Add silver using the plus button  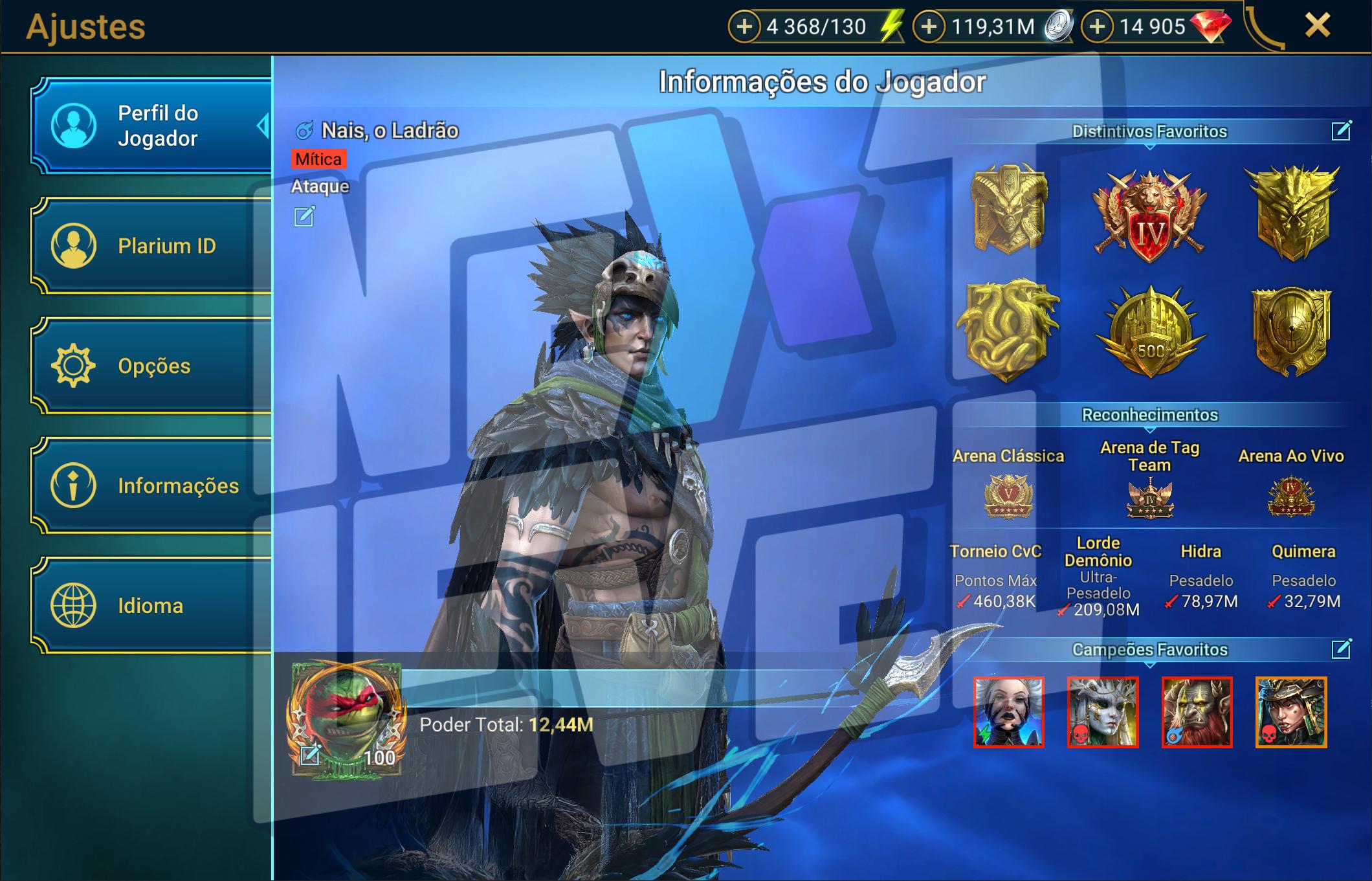point(929,27)
